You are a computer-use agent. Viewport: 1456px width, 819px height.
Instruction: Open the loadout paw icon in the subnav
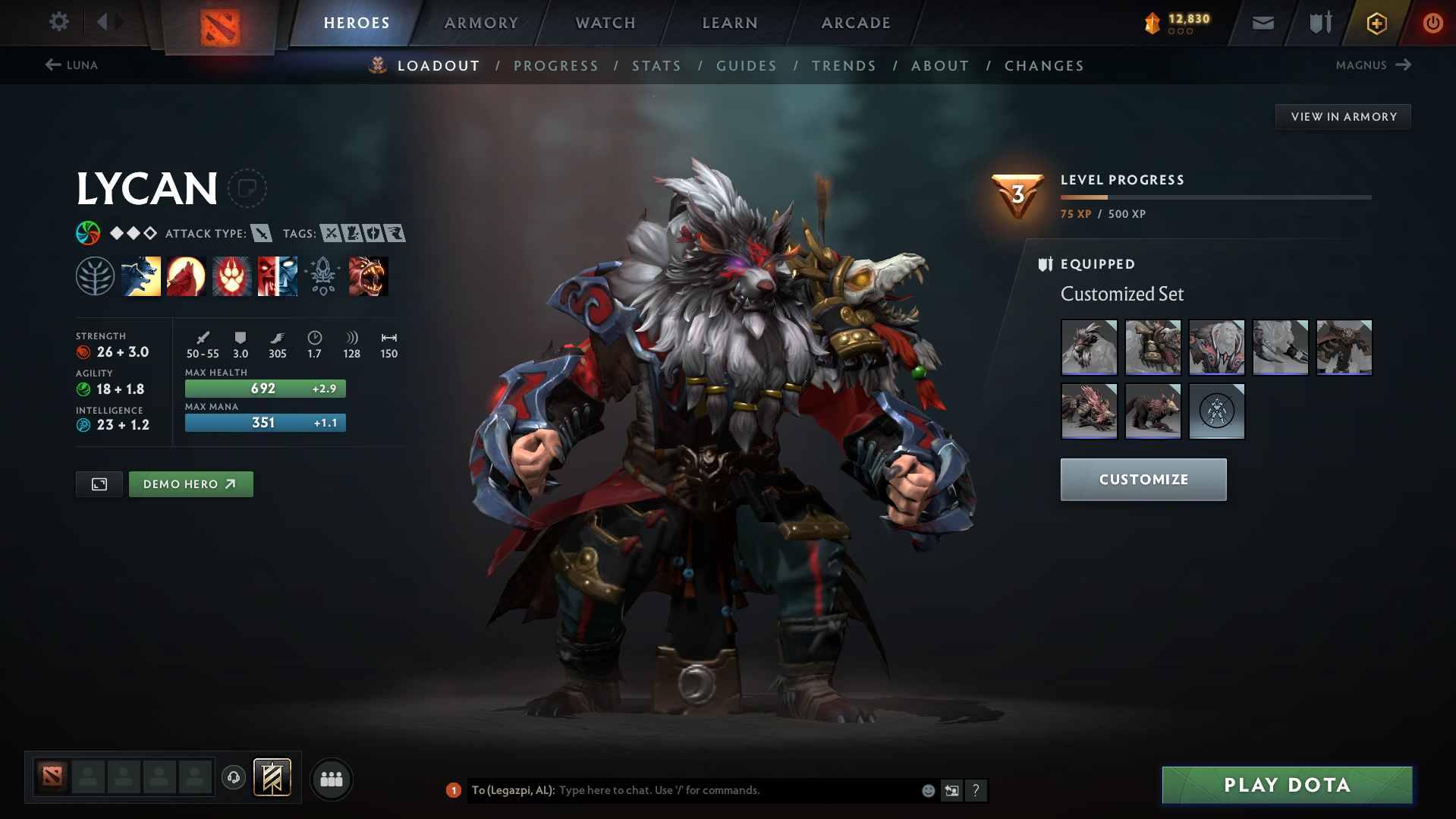[377, 65]
